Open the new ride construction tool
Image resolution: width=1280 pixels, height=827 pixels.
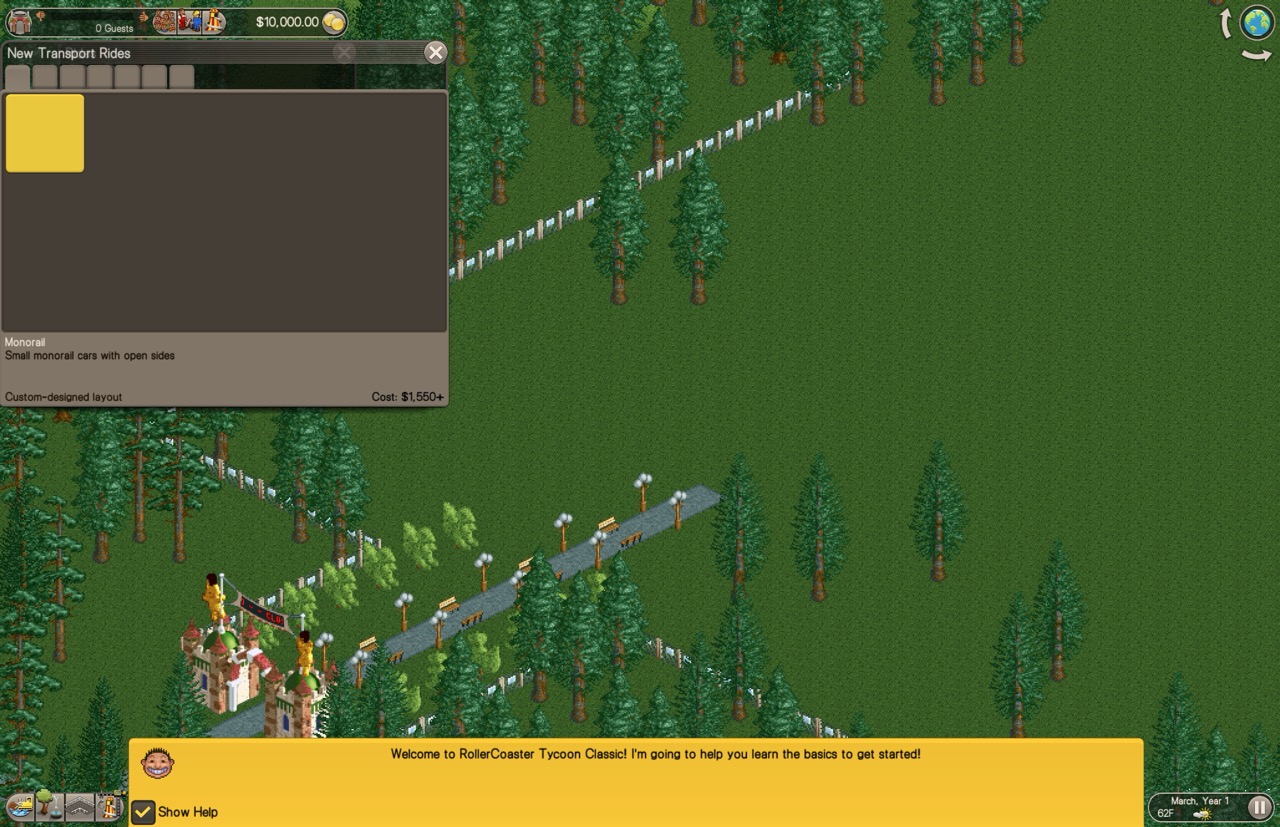110,806
